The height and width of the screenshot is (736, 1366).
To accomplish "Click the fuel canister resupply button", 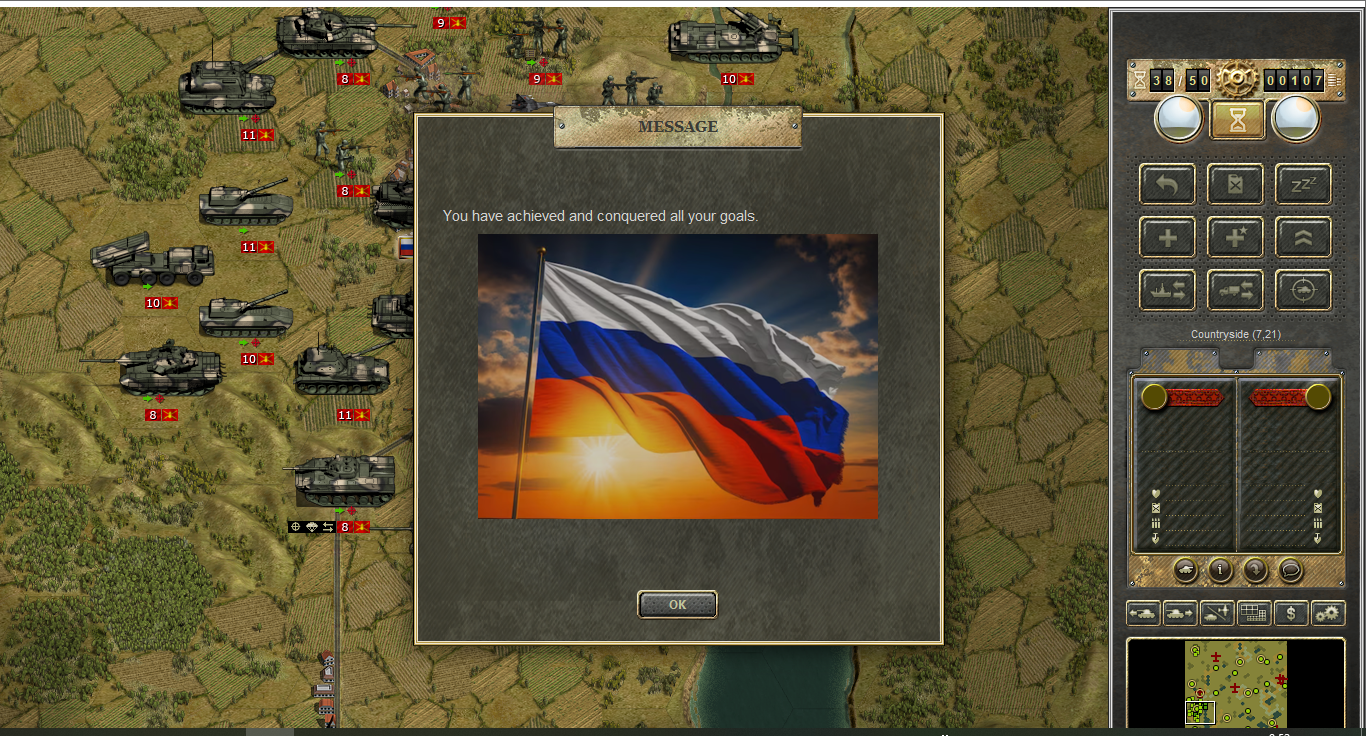I will point(1235,184).
